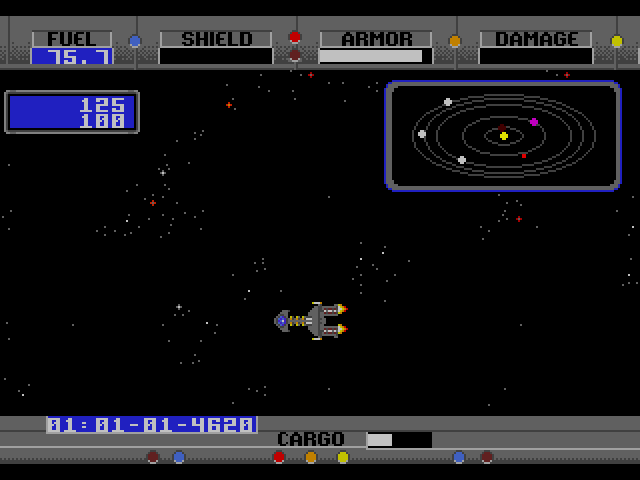Click the blue indicator light beside FUEL

135,41
